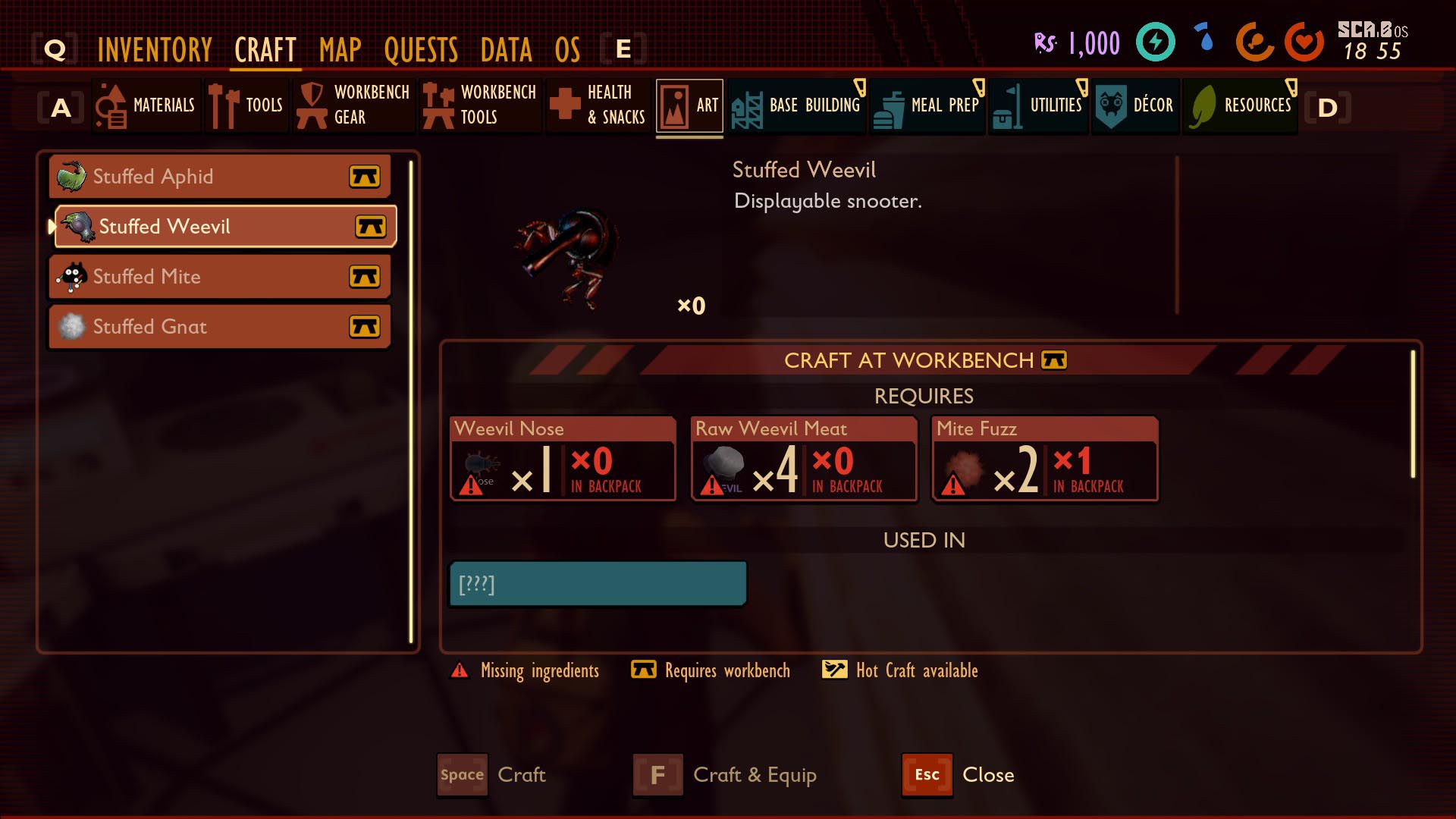Select the Materials crafting category
This screenshot has height=819, width=1456.
(x=147, y=105)
